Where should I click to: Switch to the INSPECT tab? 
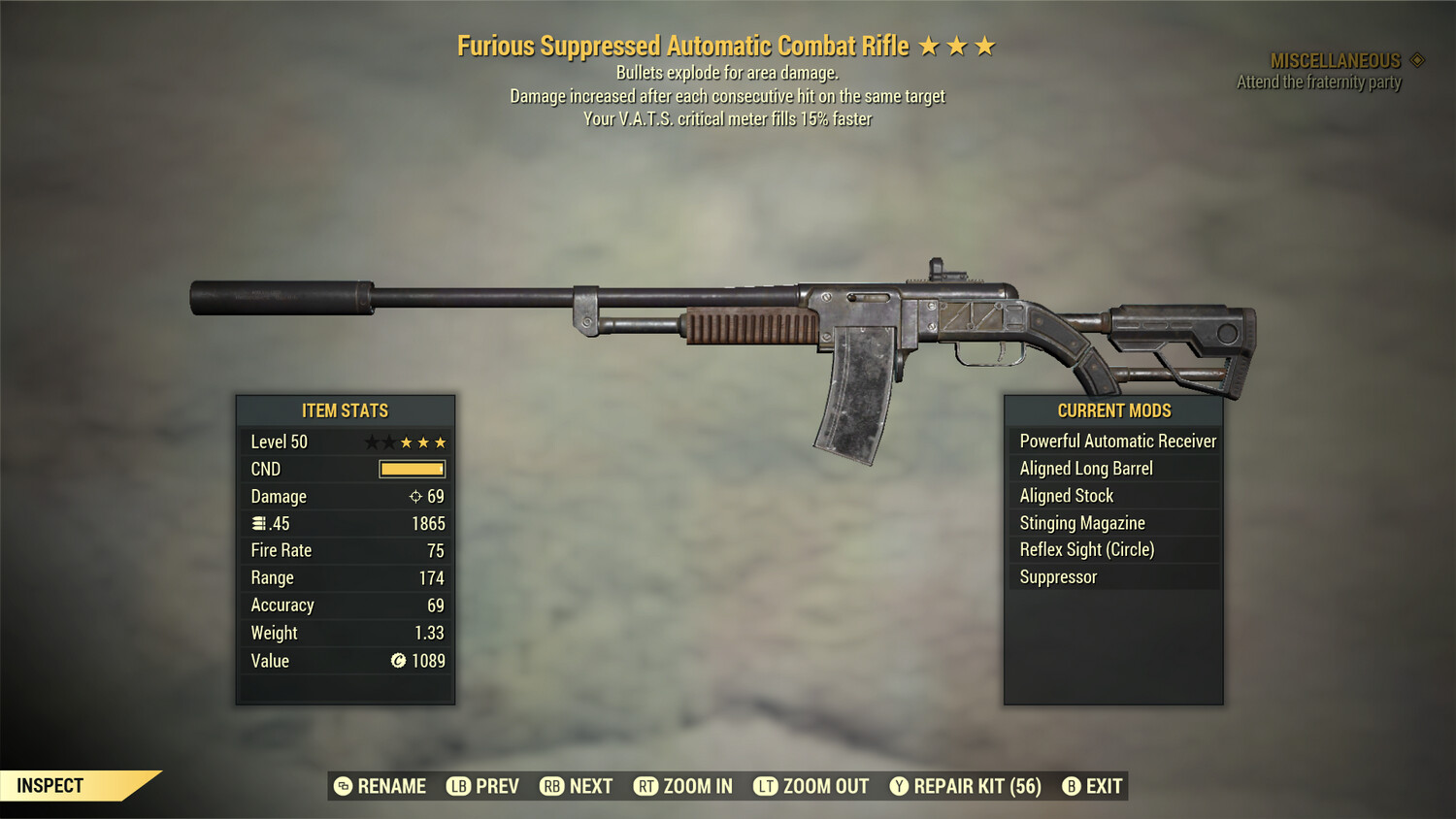50,785
